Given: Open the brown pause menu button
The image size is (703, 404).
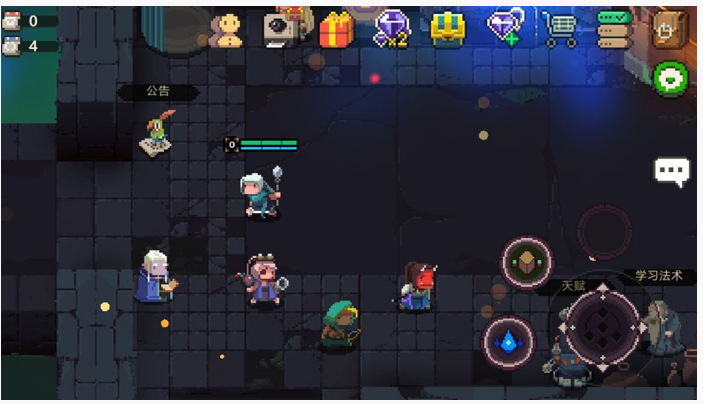Looking at the screenshot, I should [669, 28].
